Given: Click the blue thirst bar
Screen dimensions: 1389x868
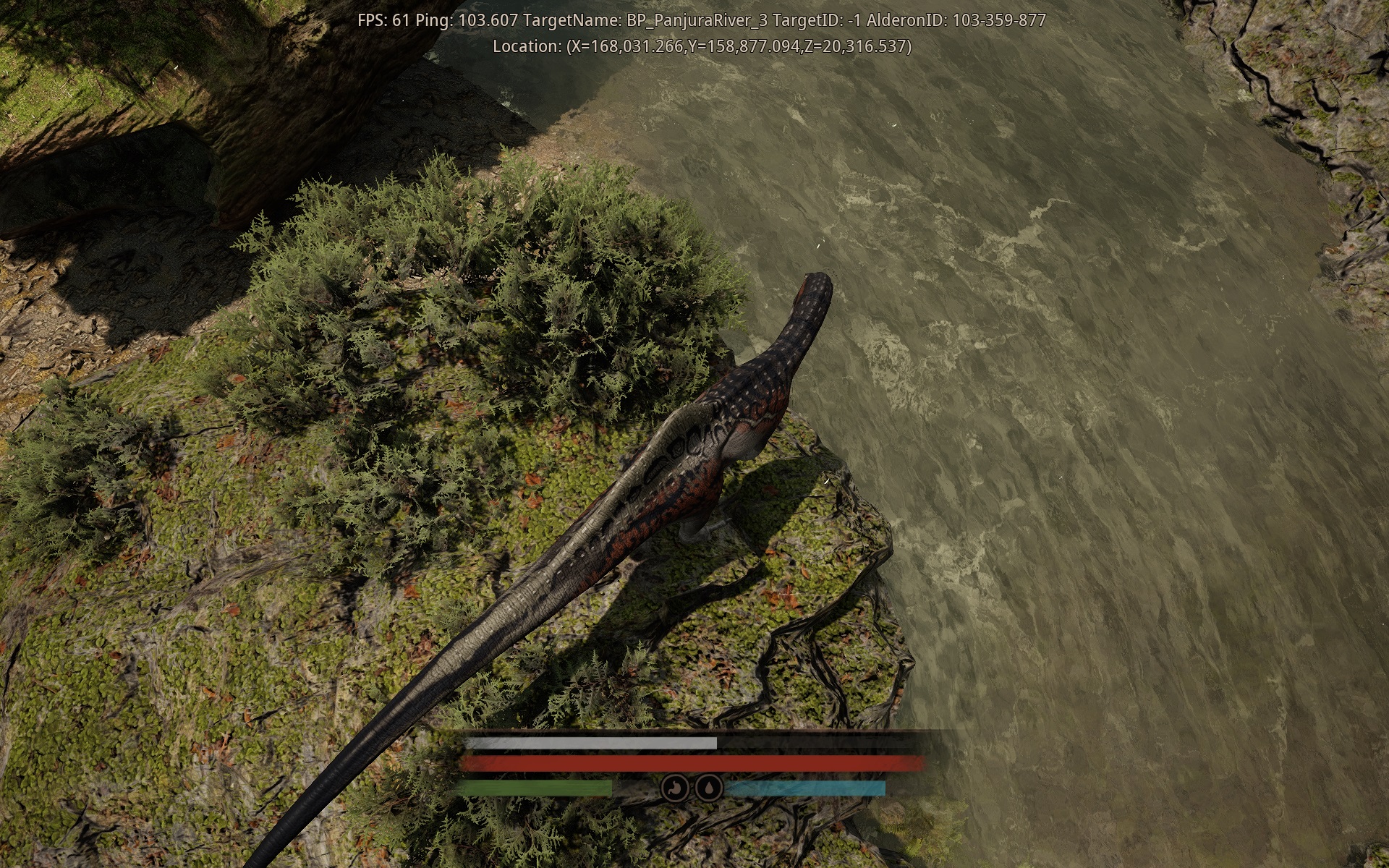Looking at the screenshot, I should tap(806, 788).
